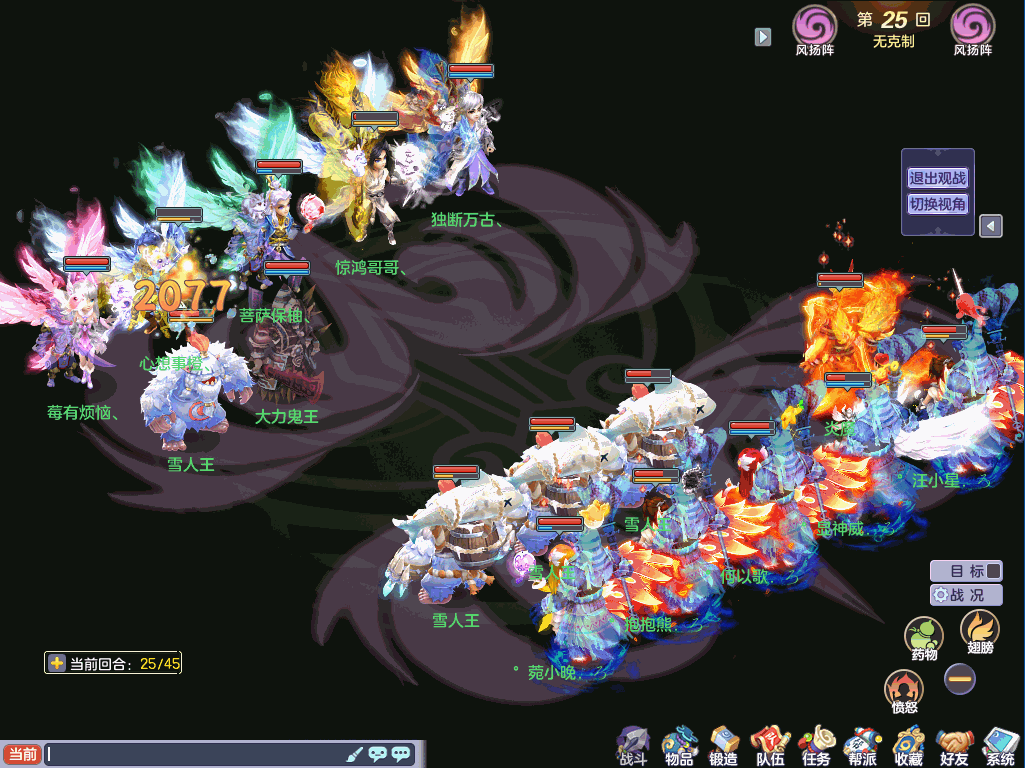Screen dimensions: 1025x768
Task: Toggle the 目标 target checkbox
Action: 992,571
